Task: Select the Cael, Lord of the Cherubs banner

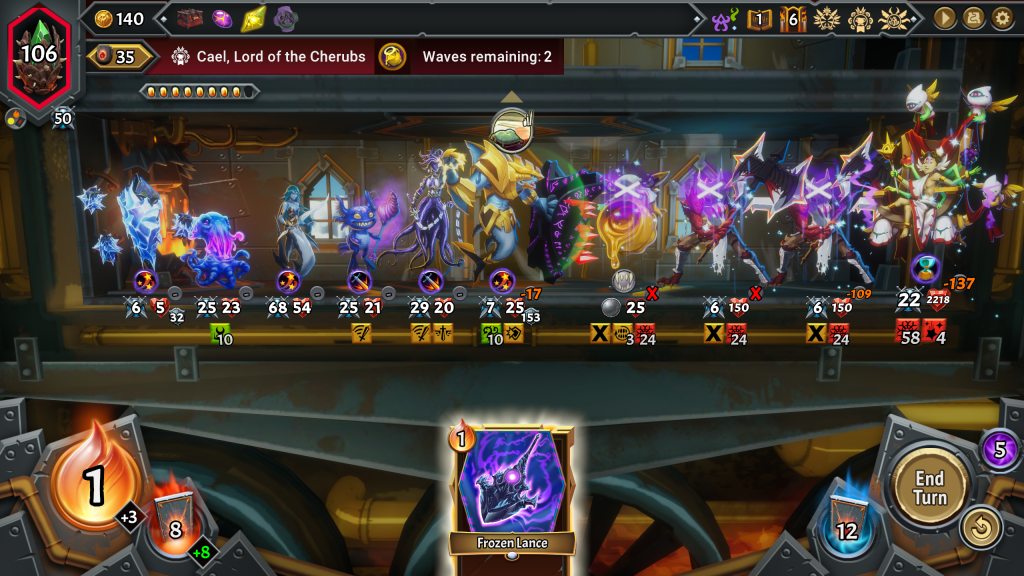Action: (268, 57)
